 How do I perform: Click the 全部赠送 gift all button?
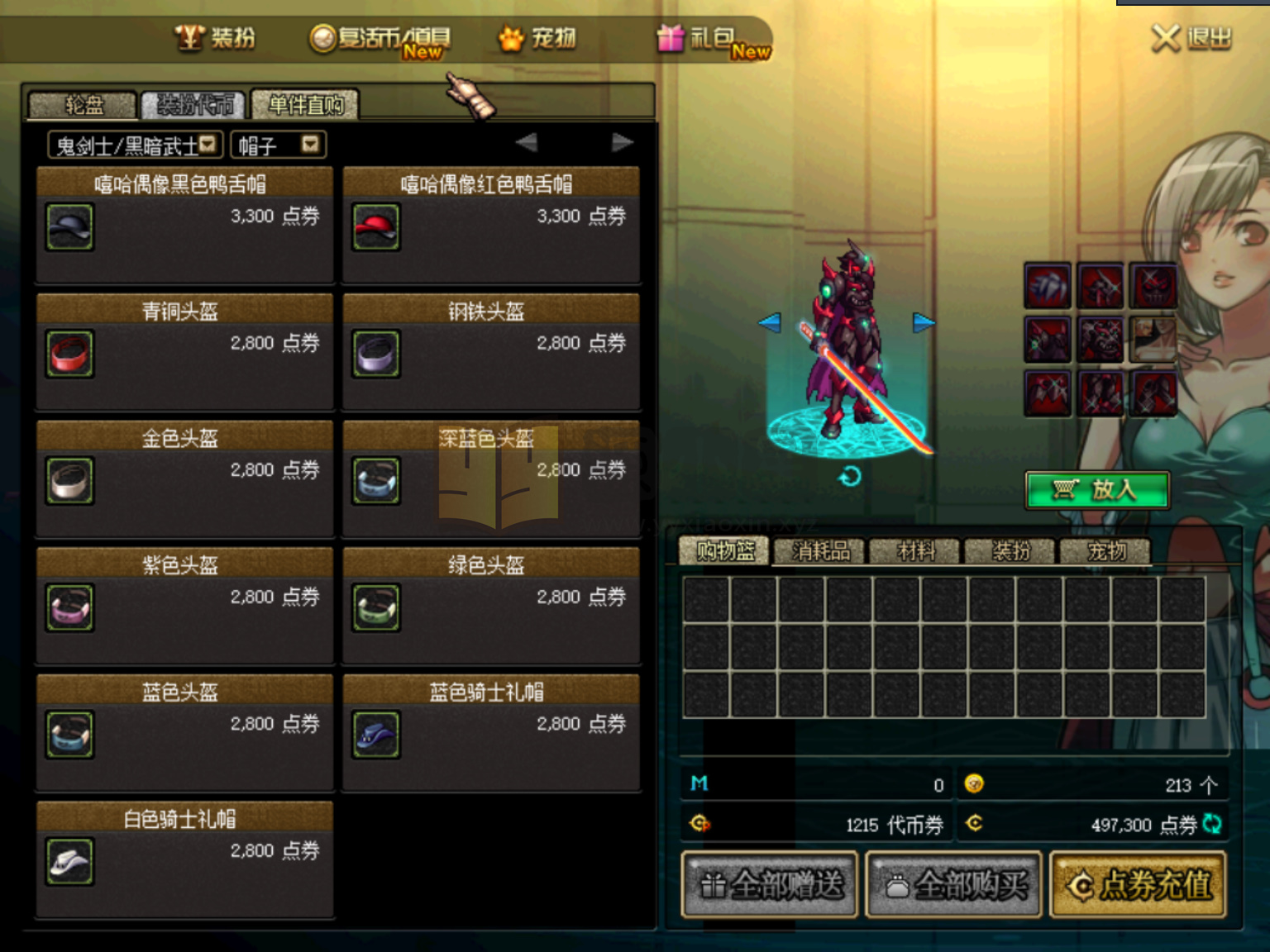coord(769,885)
